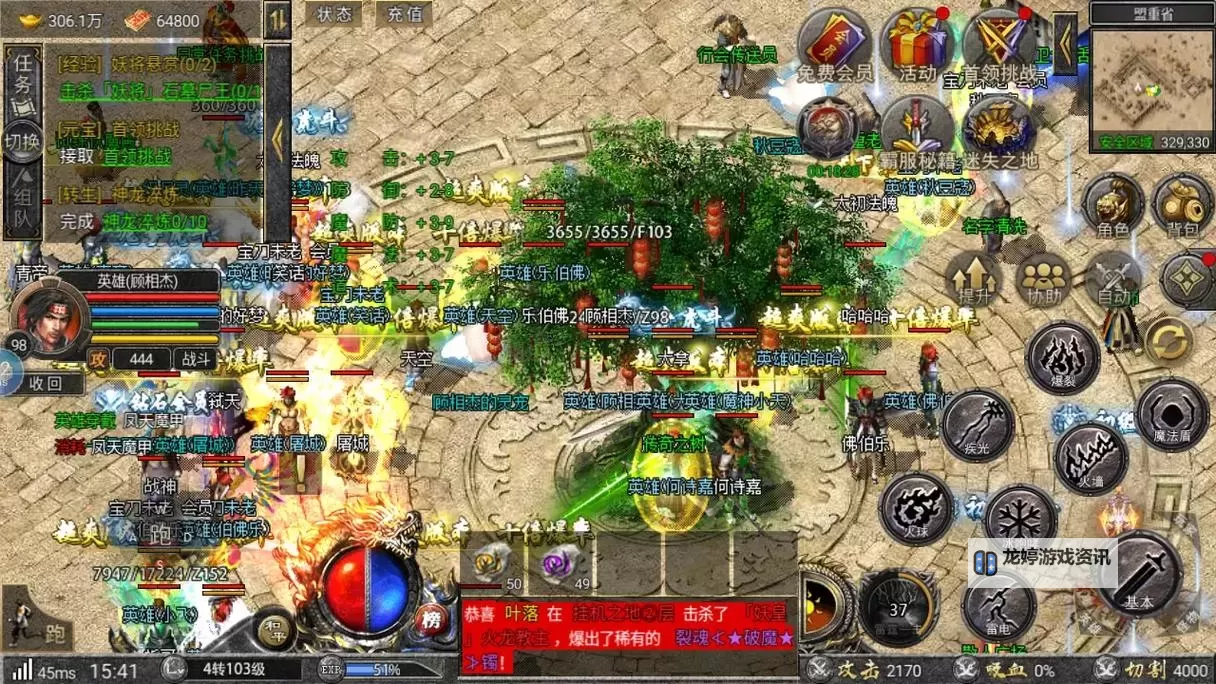Open the 背包 backpack
The width and height of the screenshot is (1216, 684).
tap(1182, 204)
